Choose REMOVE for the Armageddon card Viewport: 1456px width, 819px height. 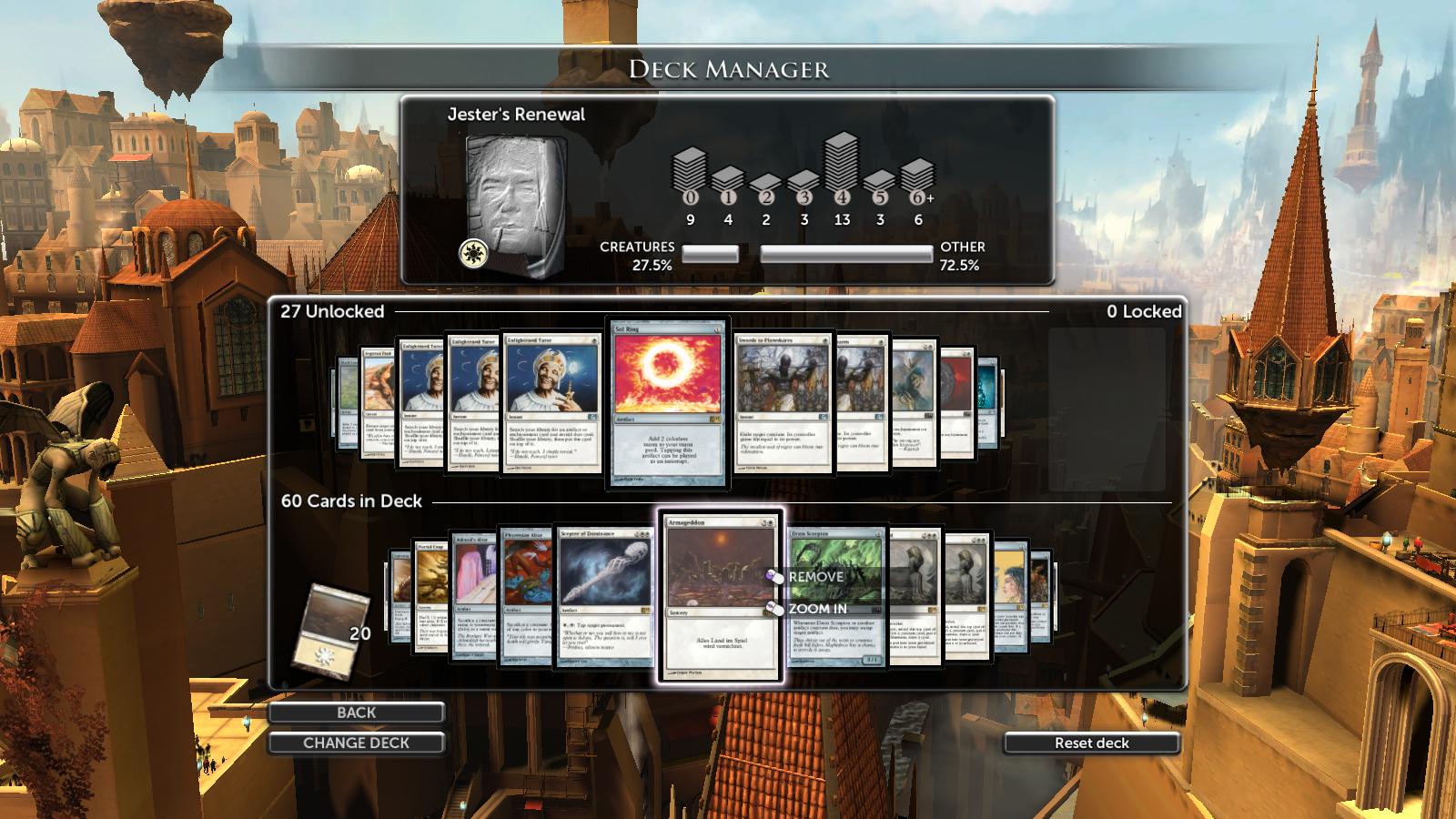pos(814,577)
